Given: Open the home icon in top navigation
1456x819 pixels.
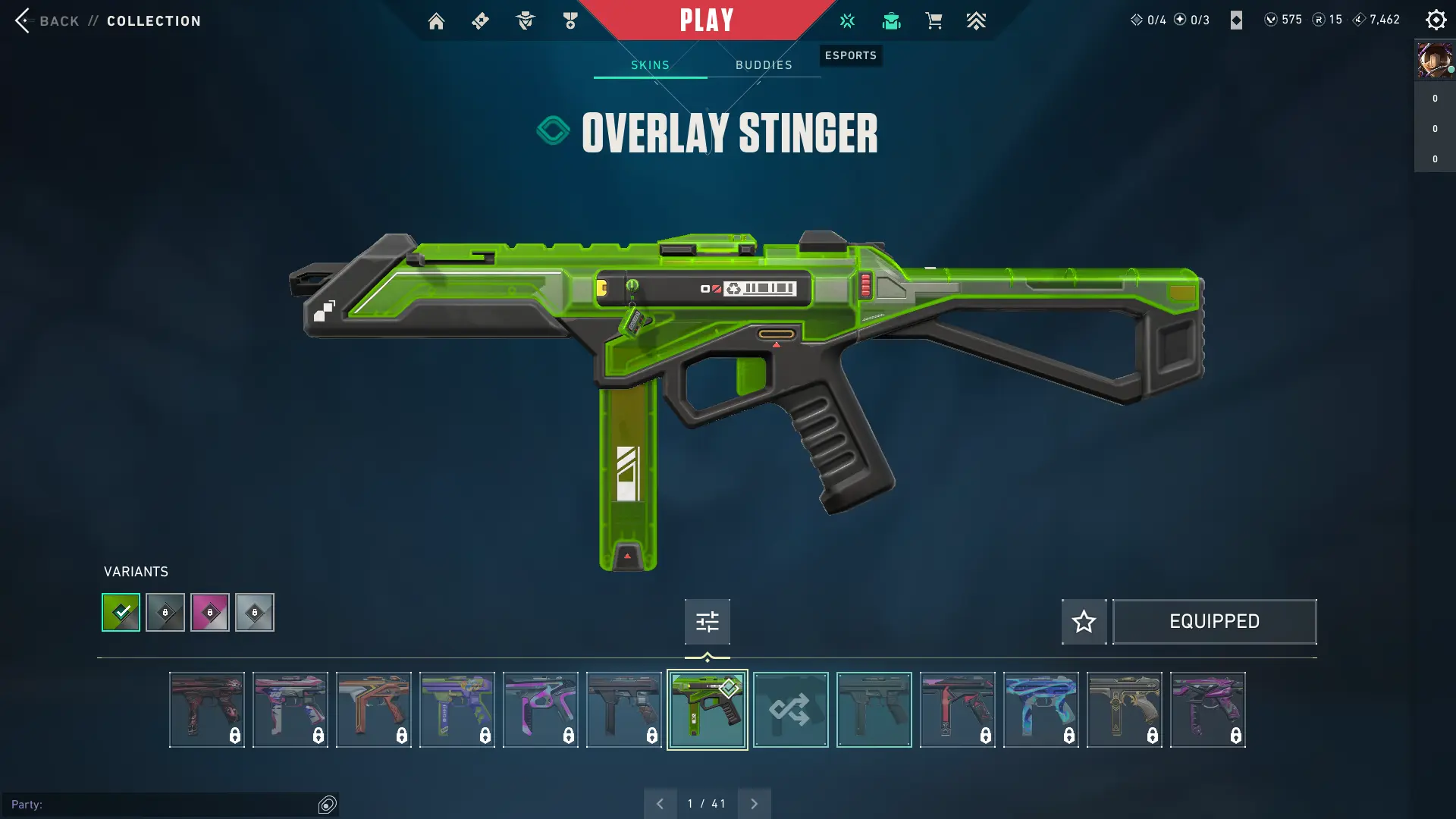Looking at the screenshot, I should click(436, 21).
